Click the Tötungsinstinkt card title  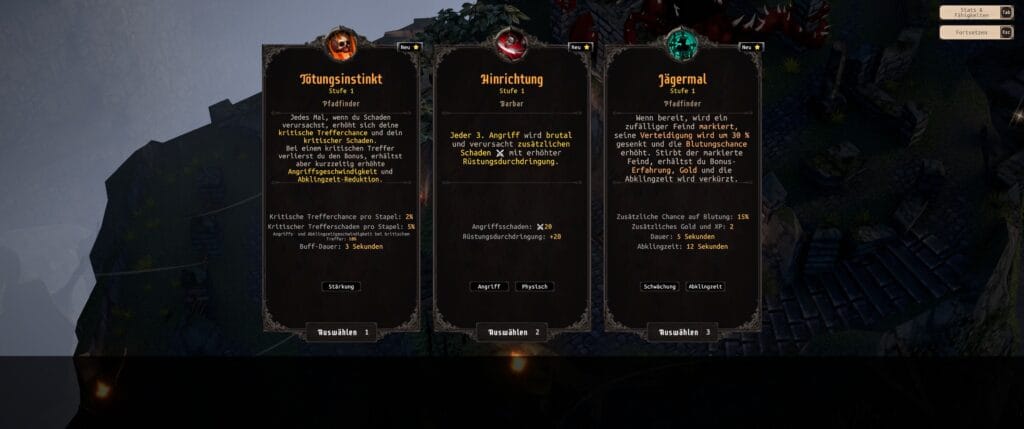pyautogui.click(x=341, y=79)
